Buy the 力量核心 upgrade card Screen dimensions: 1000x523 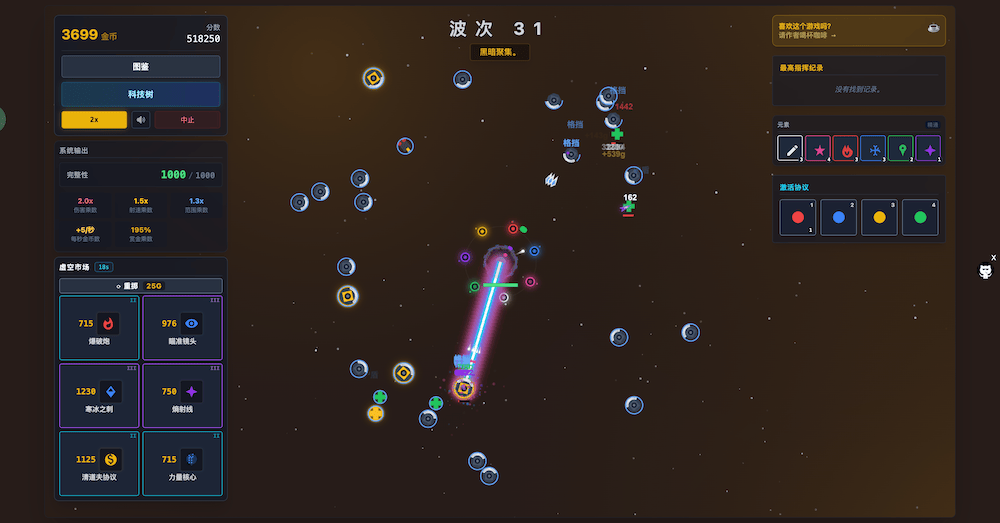(x=182, y=463)
